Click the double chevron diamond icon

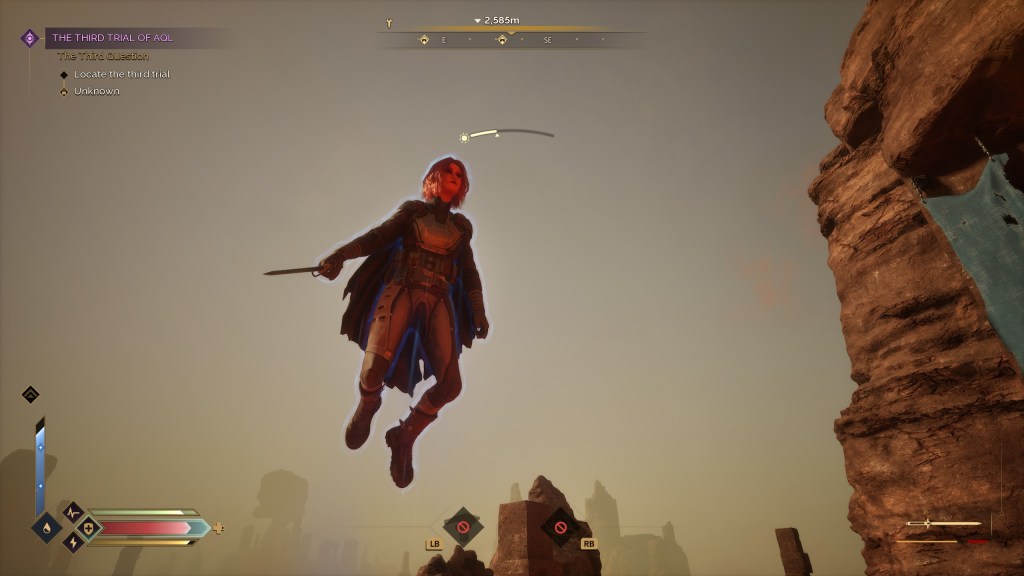tap(30, 394)
